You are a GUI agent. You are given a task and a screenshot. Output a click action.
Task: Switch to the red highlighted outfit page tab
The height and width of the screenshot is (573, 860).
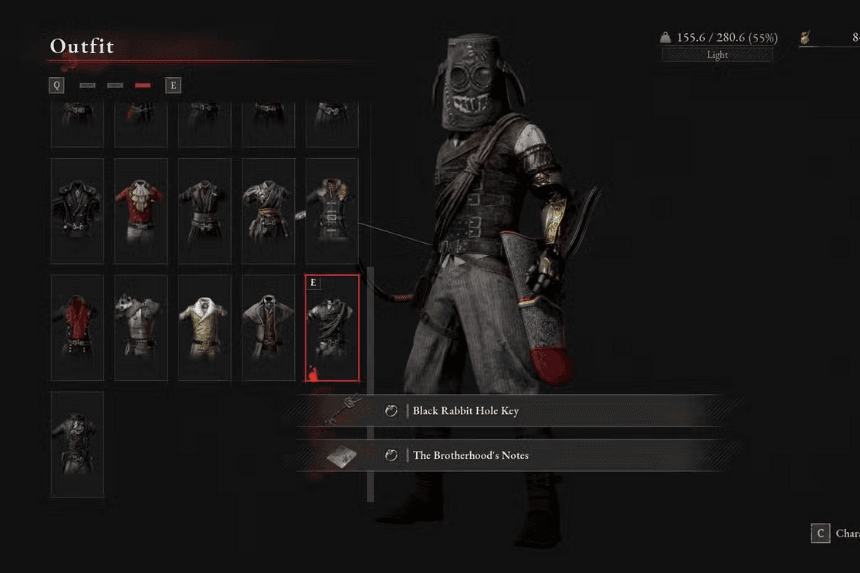(143, 86)
